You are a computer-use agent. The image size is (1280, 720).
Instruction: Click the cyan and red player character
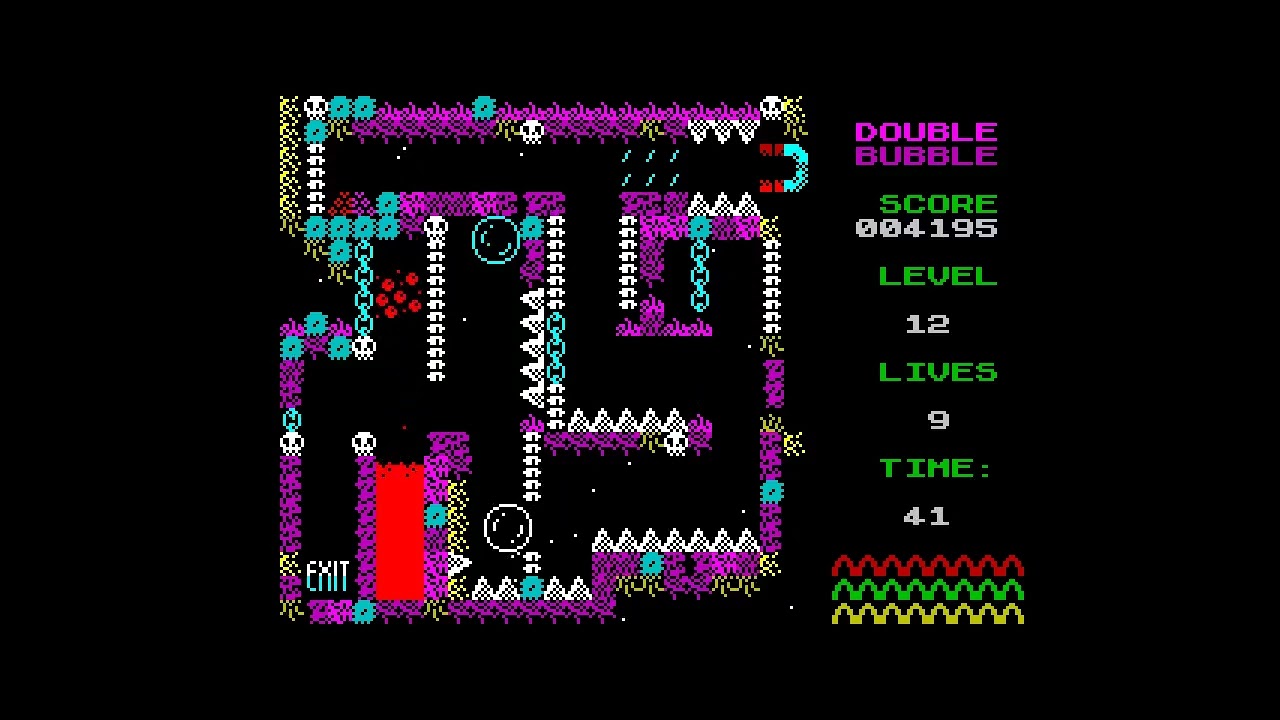click(x=786, y=167)
